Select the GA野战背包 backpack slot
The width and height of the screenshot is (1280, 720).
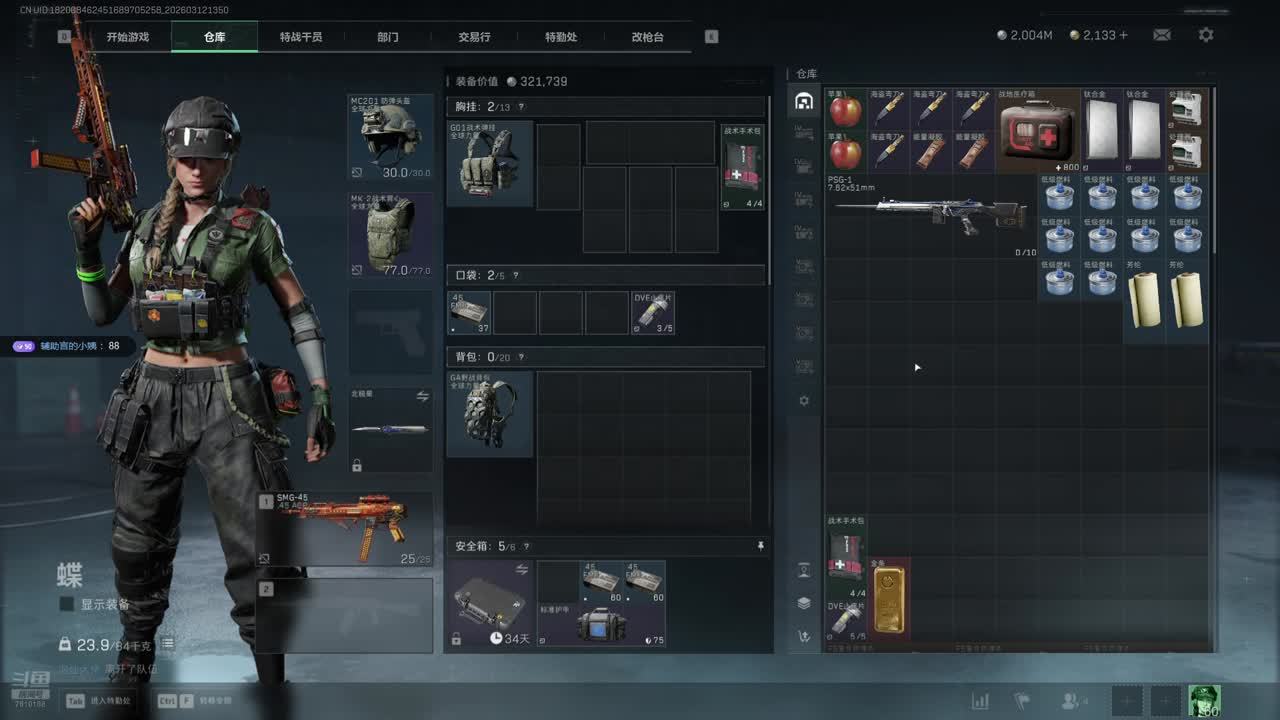[x=489, y=414]
